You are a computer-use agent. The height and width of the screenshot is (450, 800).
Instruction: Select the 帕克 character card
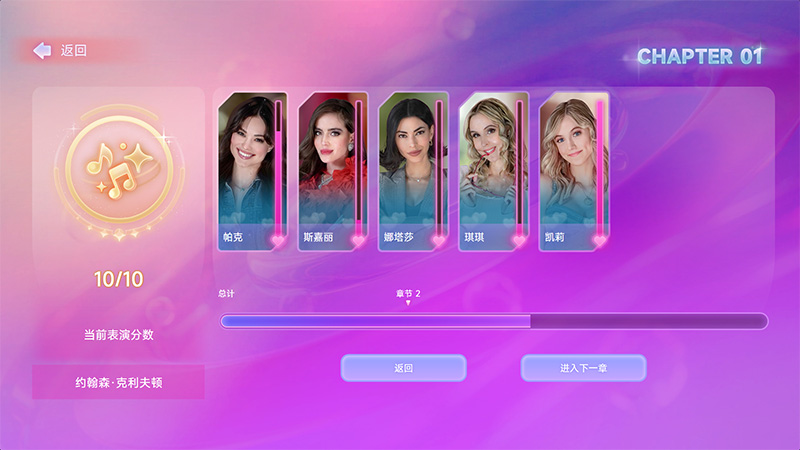253,171
